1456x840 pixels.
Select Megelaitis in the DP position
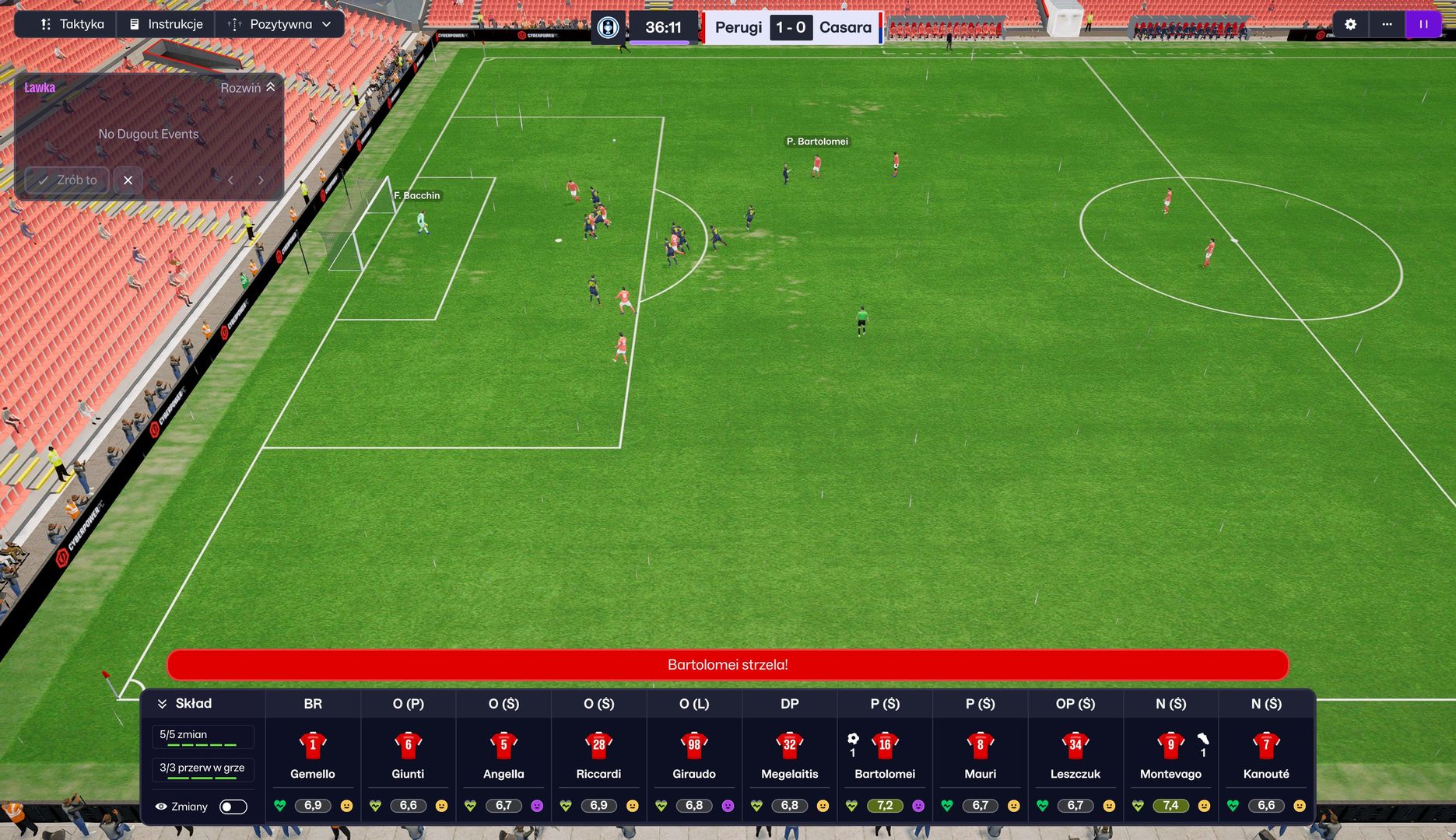789,745
